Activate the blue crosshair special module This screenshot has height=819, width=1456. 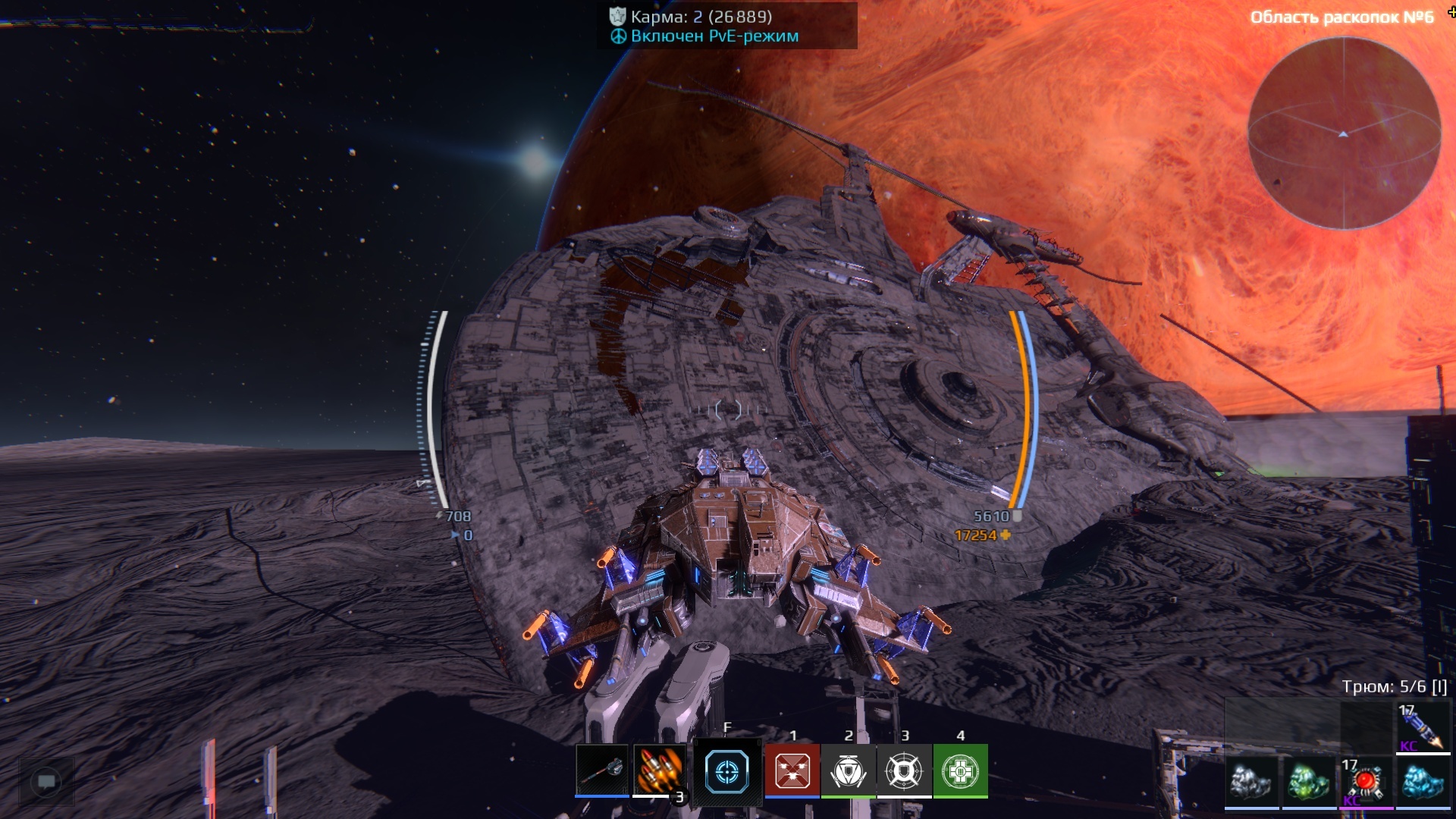click(726, 771)
